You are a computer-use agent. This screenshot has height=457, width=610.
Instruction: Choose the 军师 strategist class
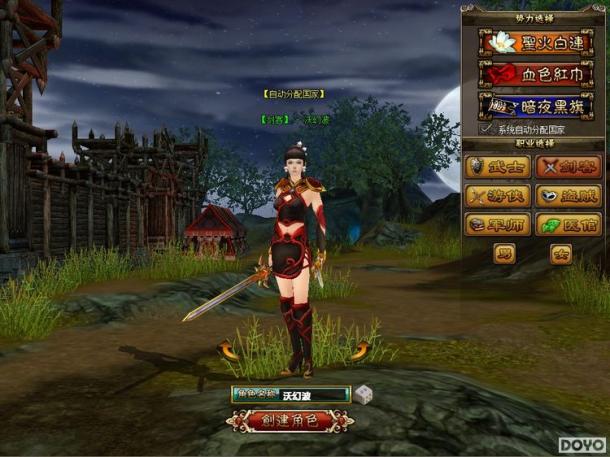[498, 224]
